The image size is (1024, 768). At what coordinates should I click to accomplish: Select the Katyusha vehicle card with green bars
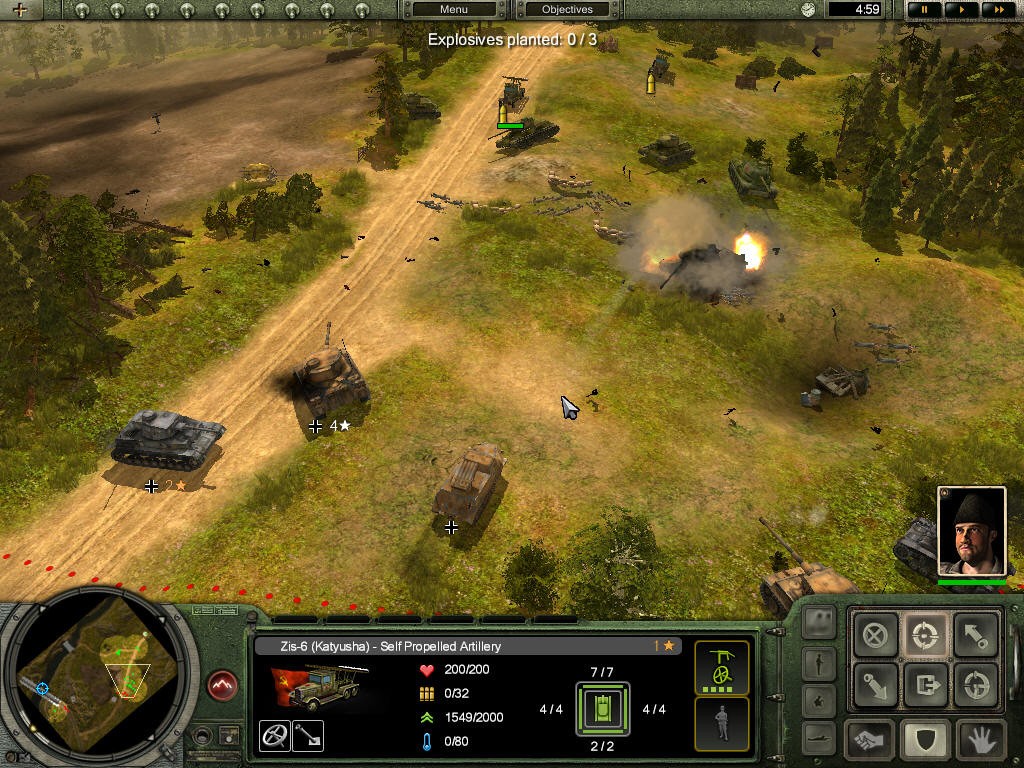coord(721,668)
